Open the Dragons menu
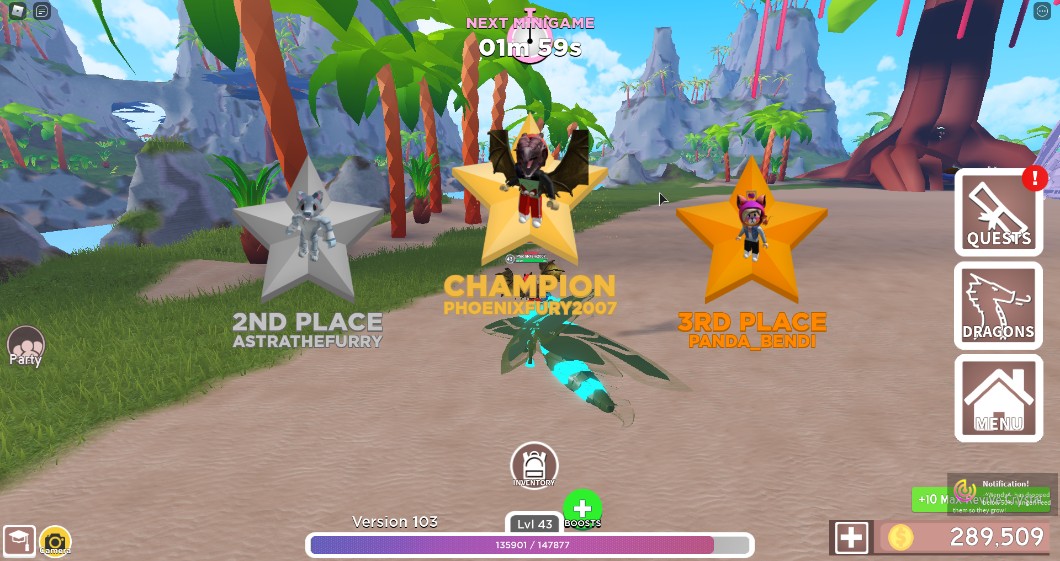 coord(998,306)
